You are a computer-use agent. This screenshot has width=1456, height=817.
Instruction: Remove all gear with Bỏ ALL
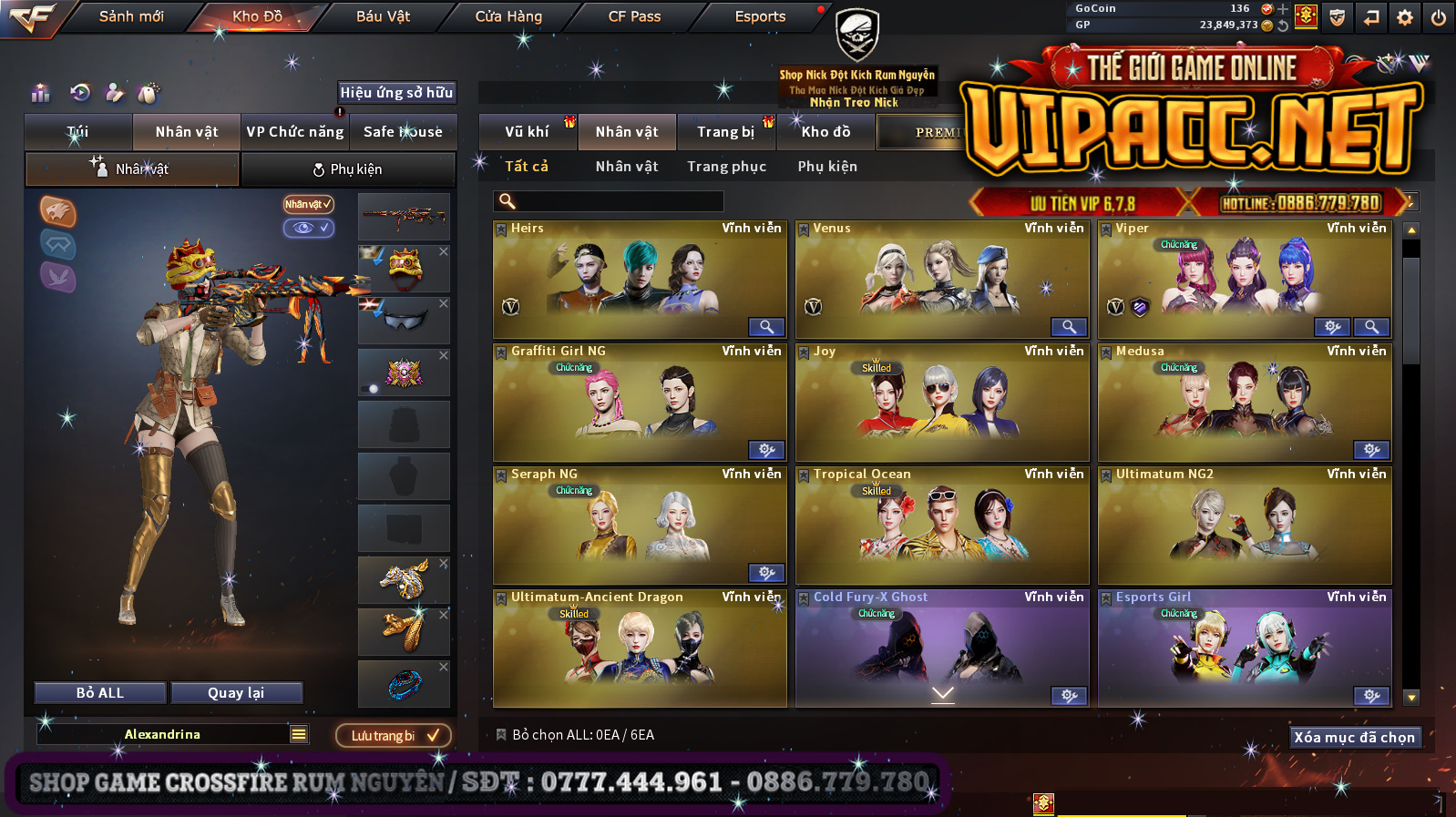100,693
